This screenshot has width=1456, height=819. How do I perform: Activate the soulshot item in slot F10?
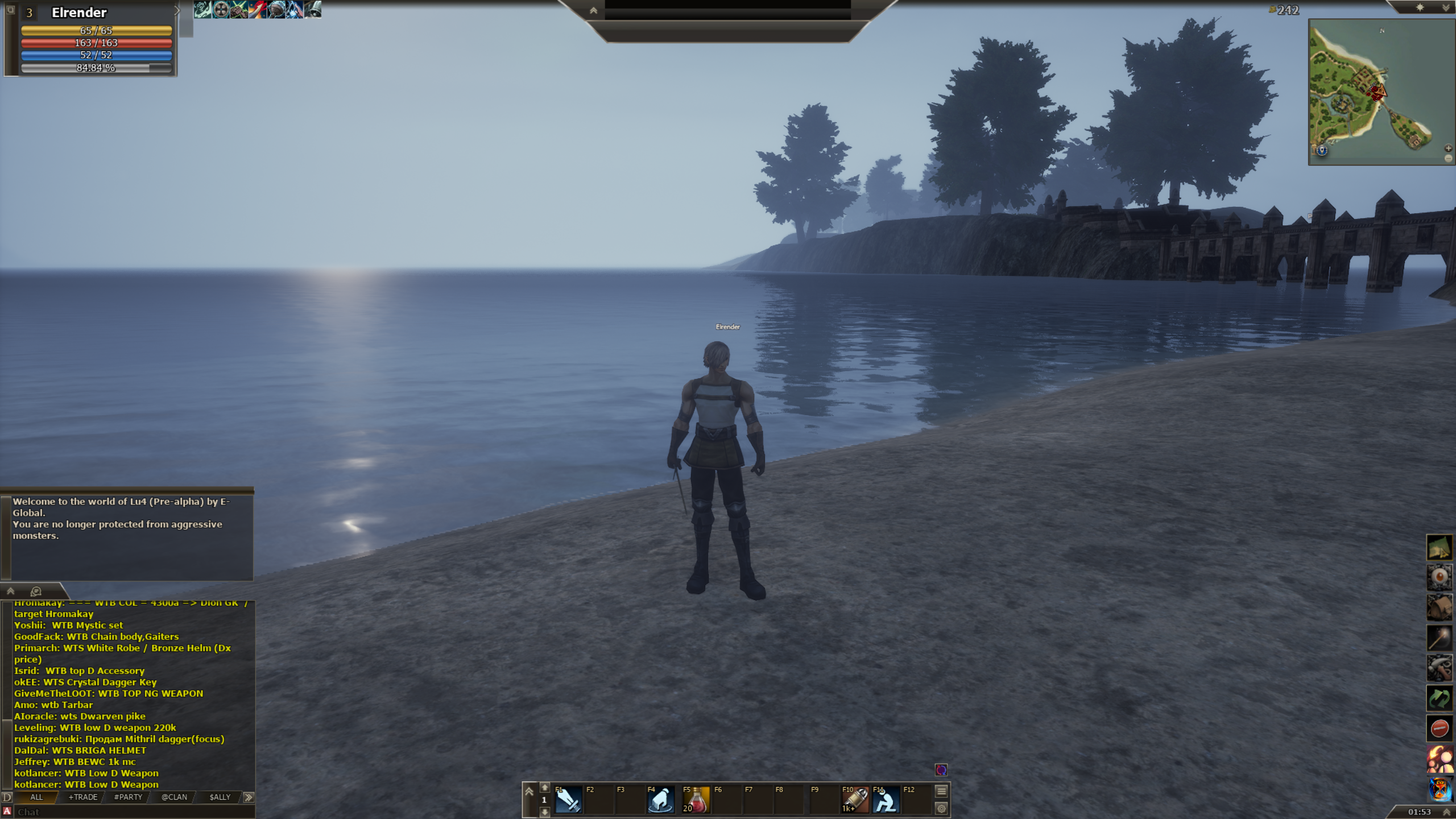click(x=855, y=800)
